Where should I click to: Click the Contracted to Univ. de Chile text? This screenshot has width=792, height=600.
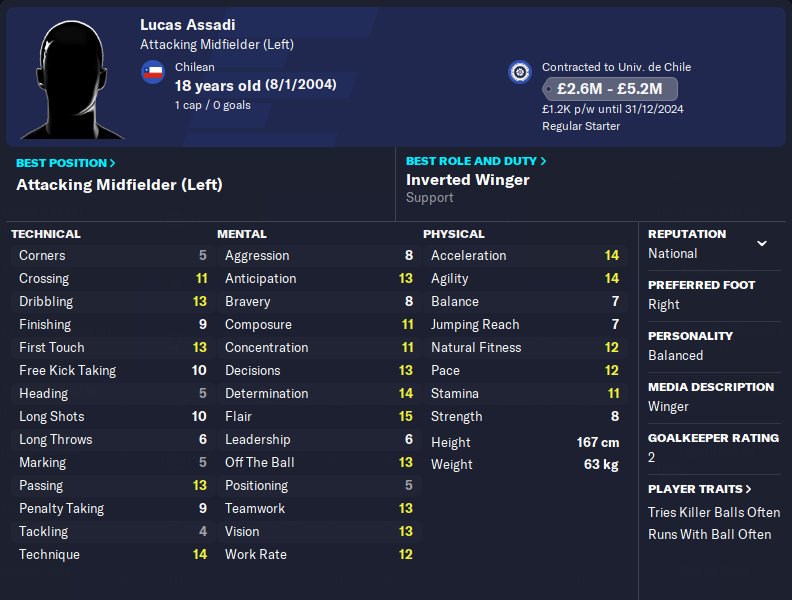click(616, 67)
